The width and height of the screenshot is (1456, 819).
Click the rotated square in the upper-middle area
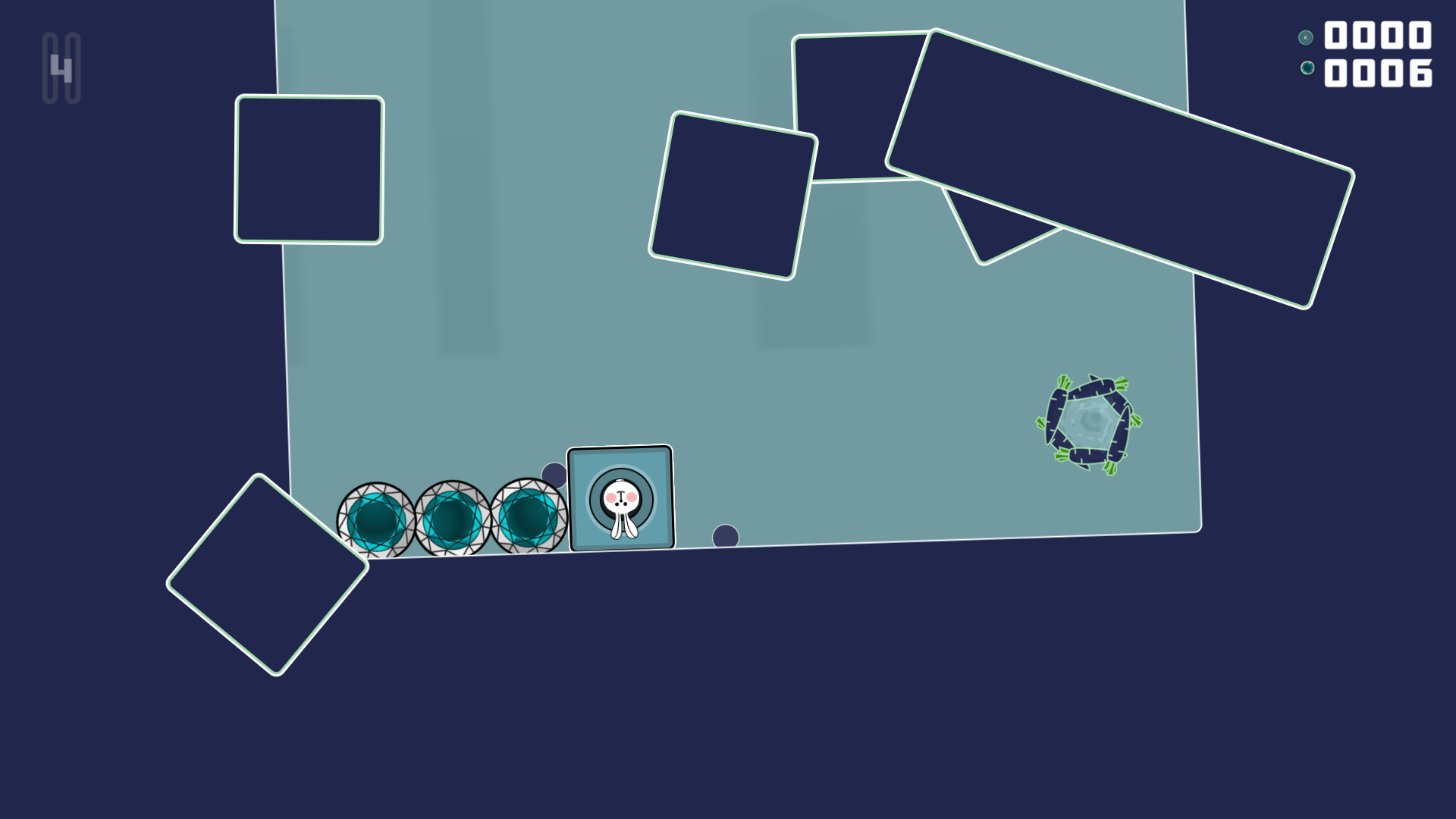tap(732, 196)
